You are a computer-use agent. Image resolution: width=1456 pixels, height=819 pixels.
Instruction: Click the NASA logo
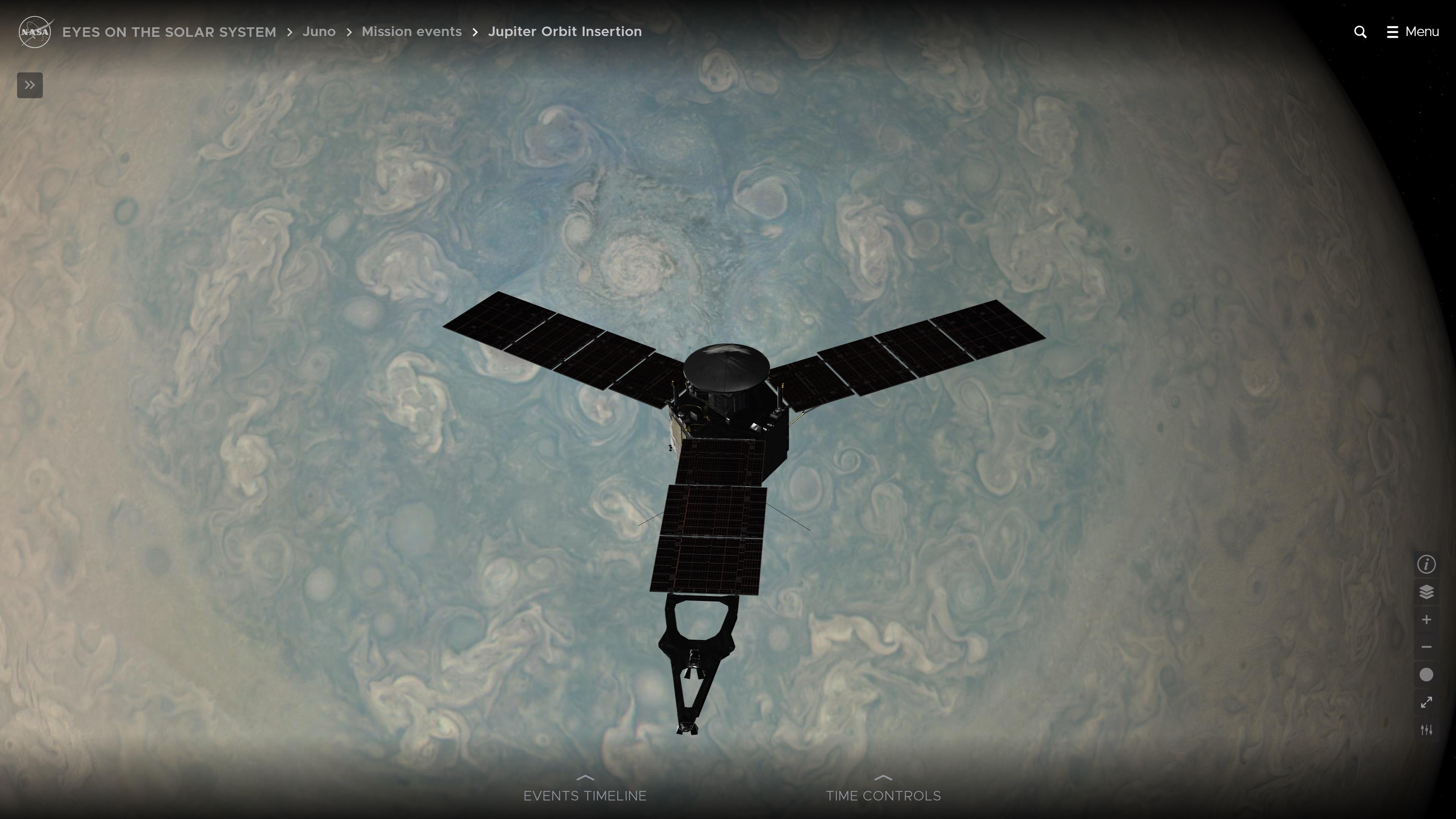coord(35,31)
